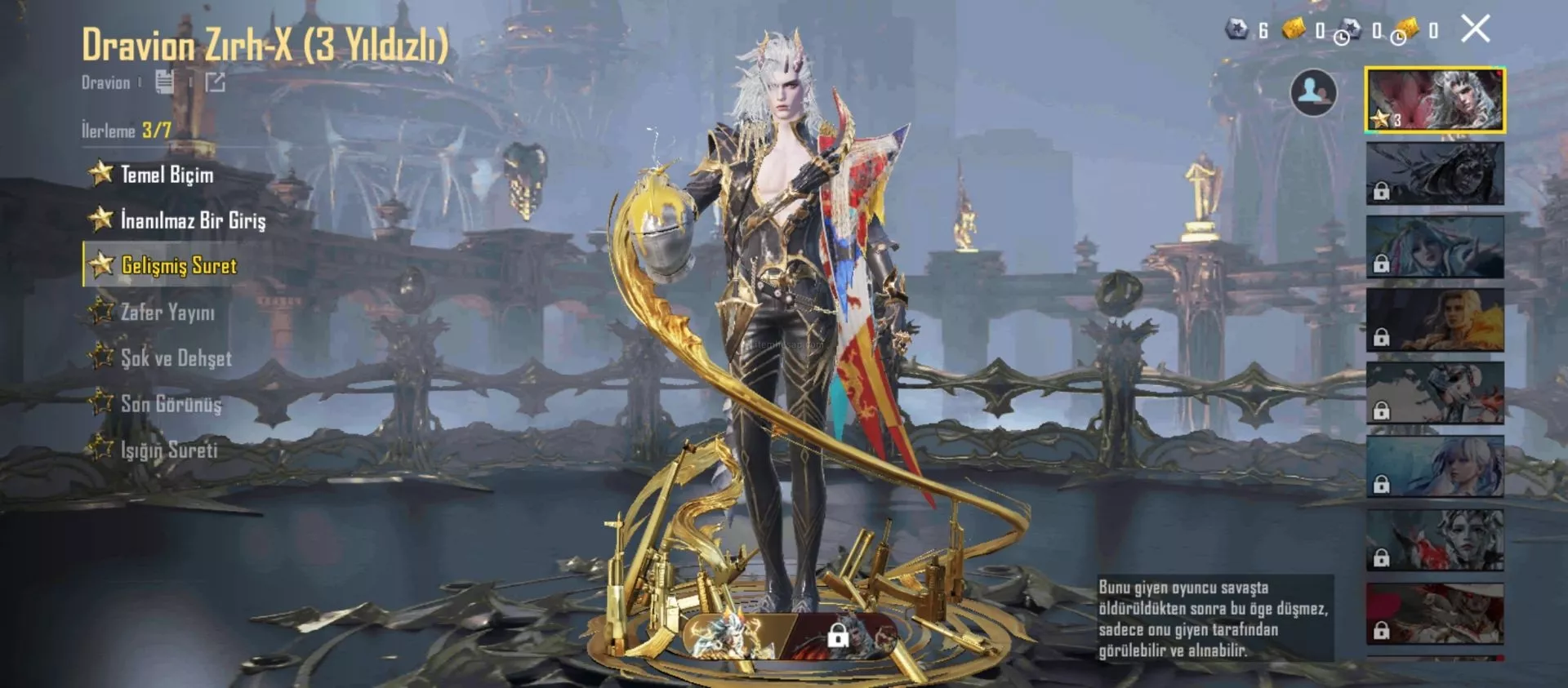Select the Son Görünüş stage

click(x=171, y=404)
